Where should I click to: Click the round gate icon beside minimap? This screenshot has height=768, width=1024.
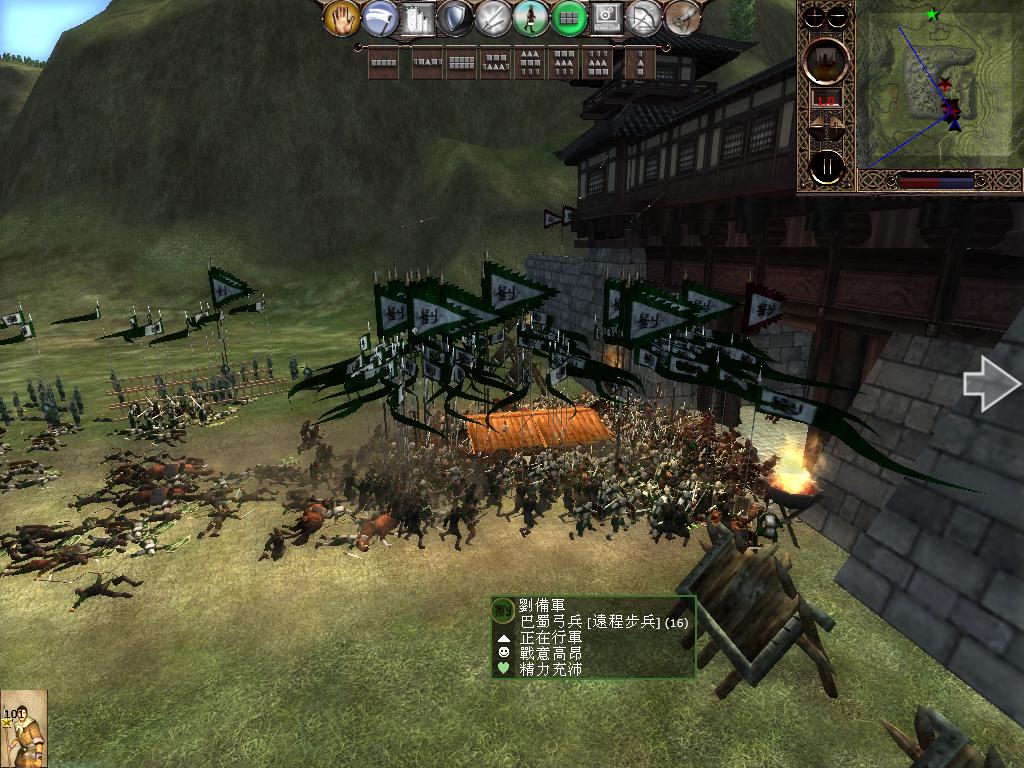pos(827,59)
